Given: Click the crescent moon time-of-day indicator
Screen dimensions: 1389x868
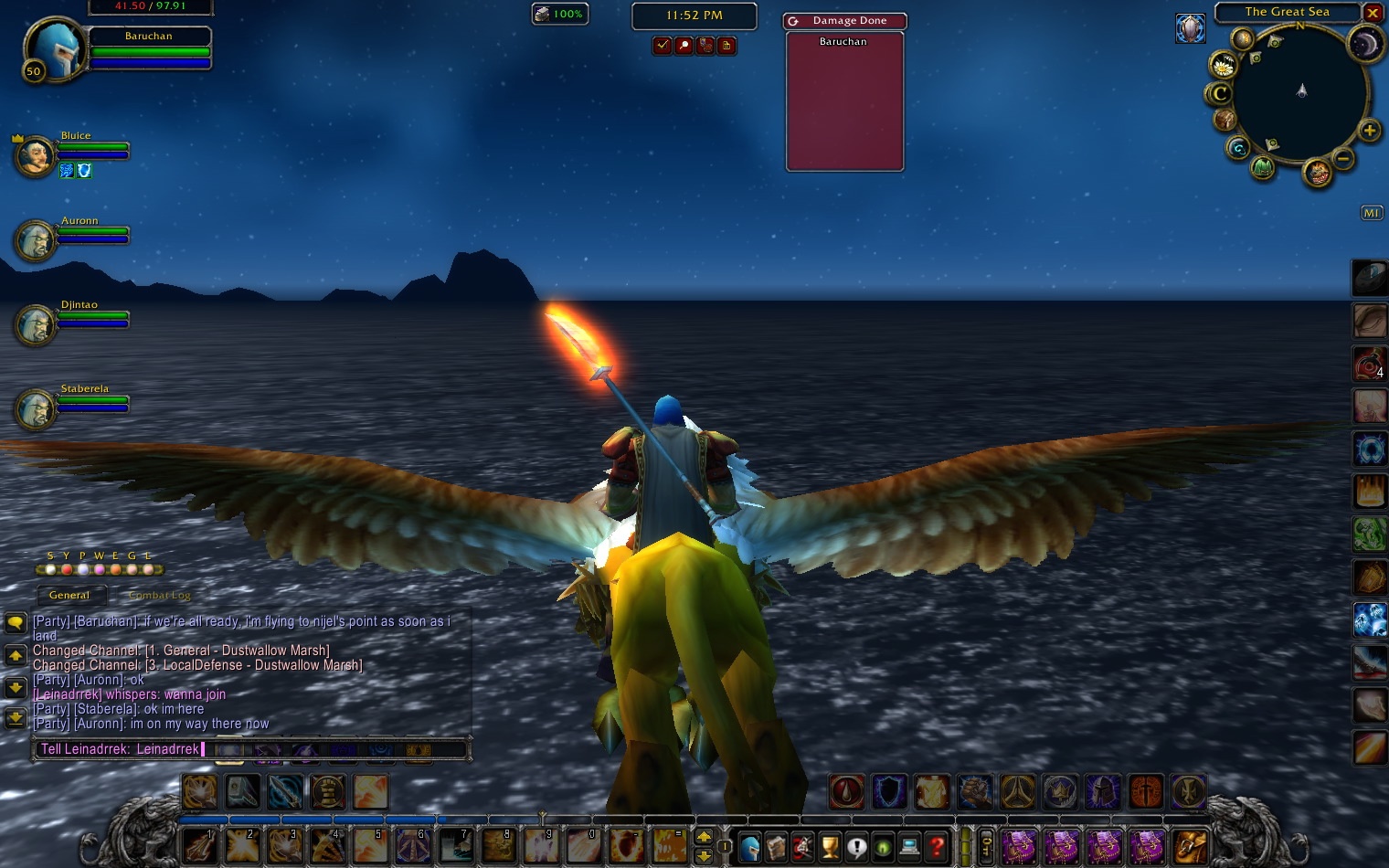Looking at the screenshot, I should pyautogui.click(x=1365, y=44).
